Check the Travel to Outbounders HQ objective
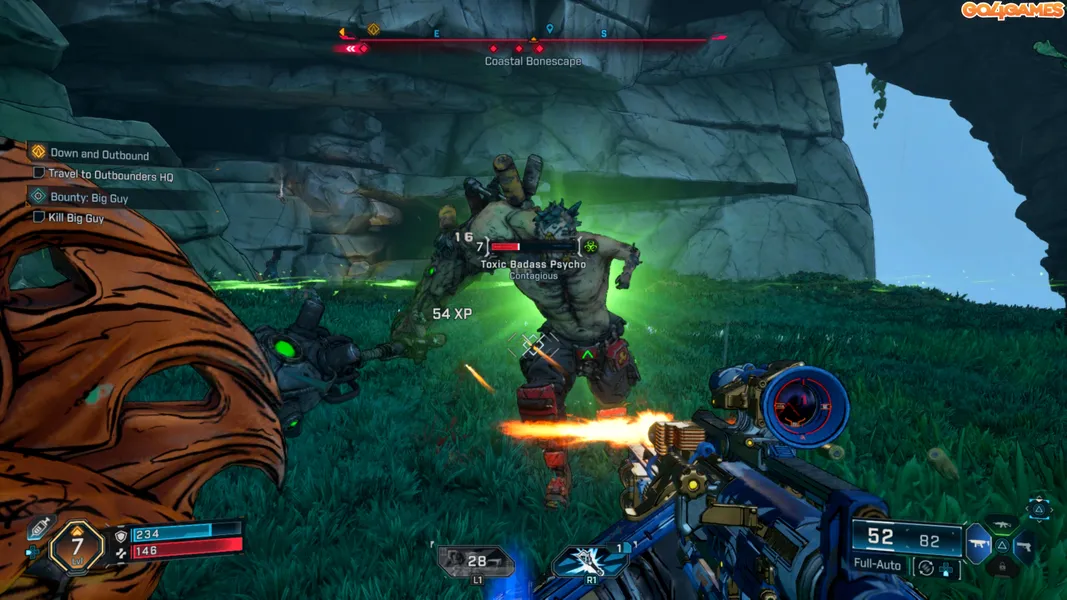This screenshot has height=600, width=1067. coord(39,173)
